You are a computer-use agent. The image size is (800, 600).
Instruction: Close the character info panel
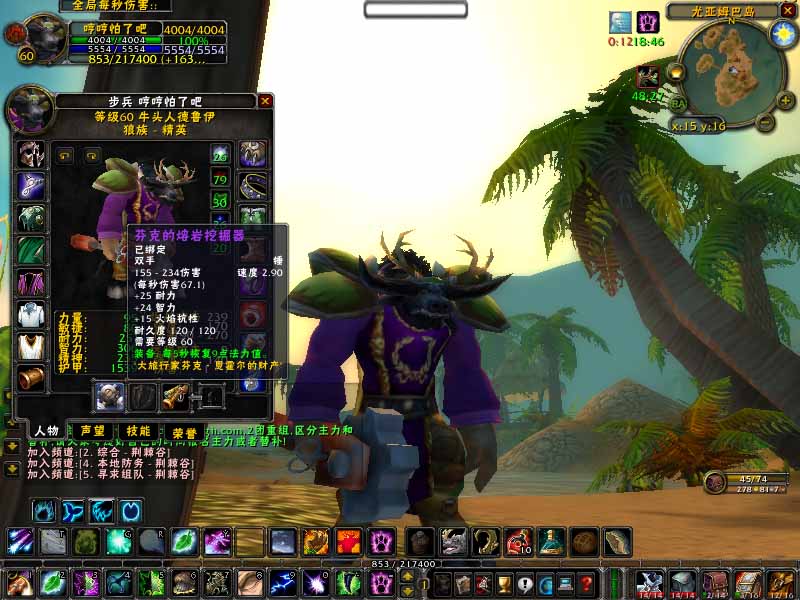[265, 101]
